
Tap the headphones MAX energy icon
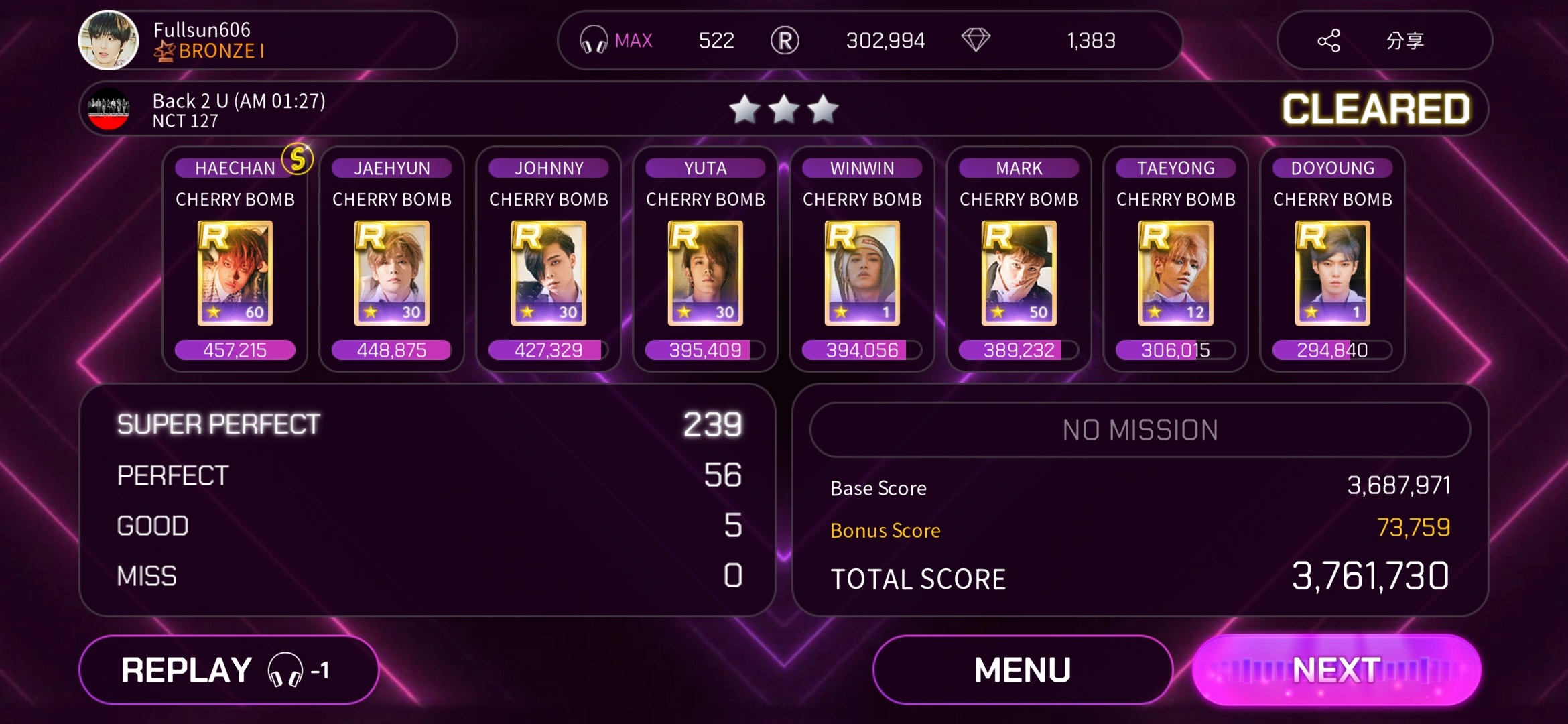coord(594,40)
